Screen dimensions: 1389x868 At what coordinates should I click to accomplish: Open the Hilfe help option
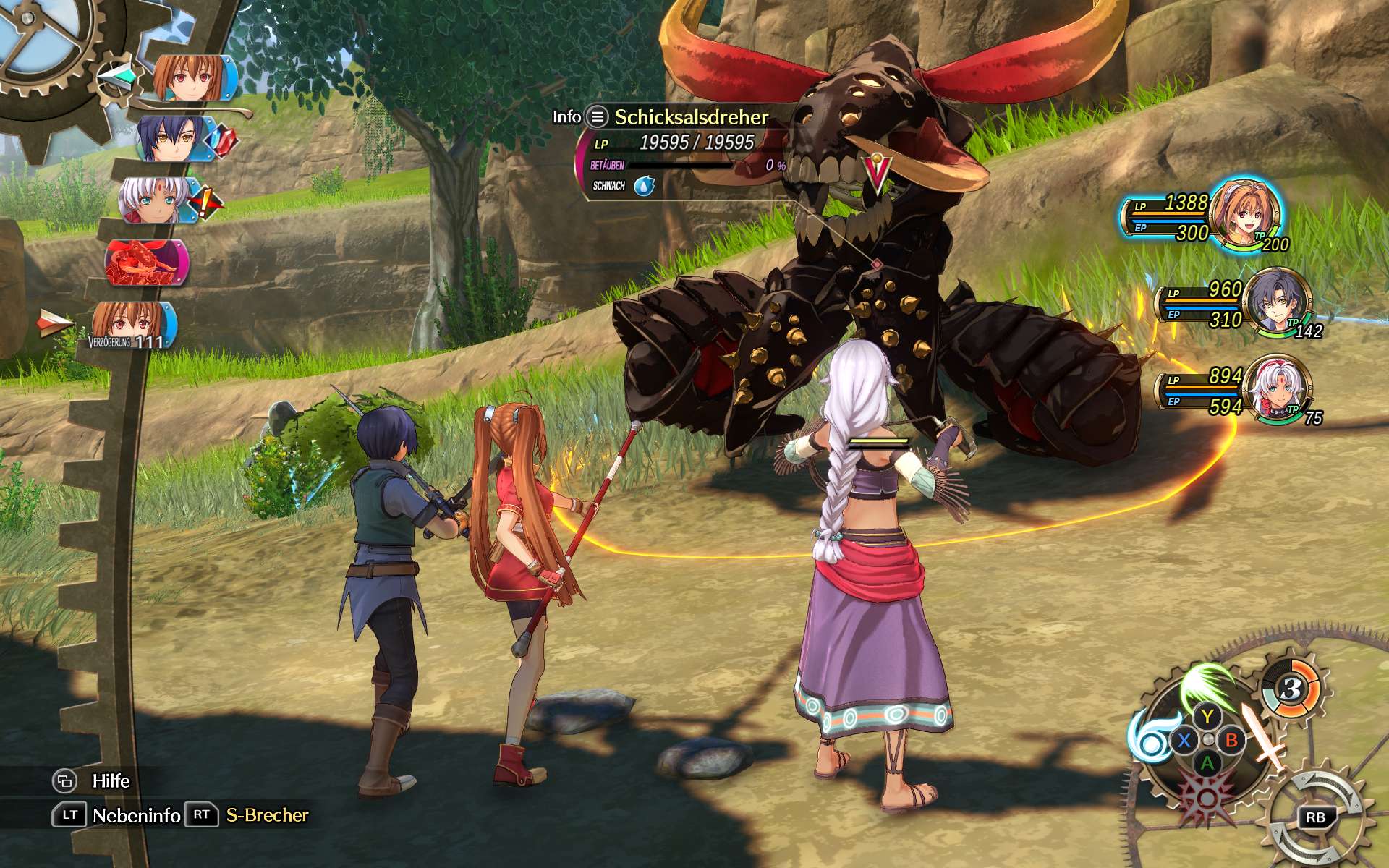point(111,781)
